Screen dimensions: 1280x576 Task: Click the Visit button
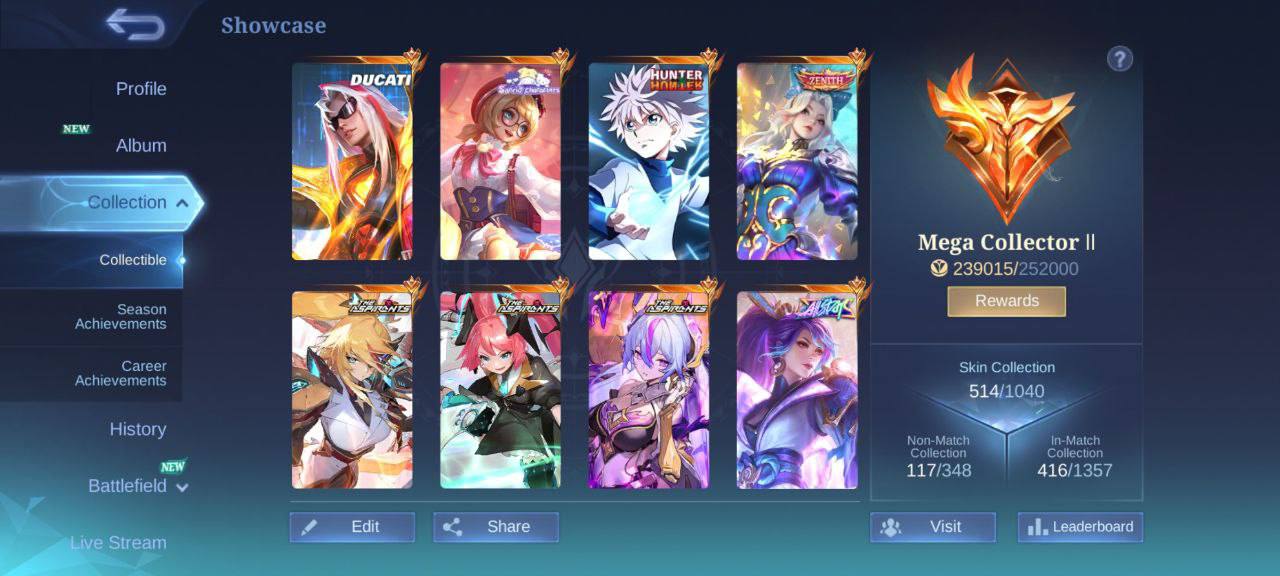coord(932,527)
